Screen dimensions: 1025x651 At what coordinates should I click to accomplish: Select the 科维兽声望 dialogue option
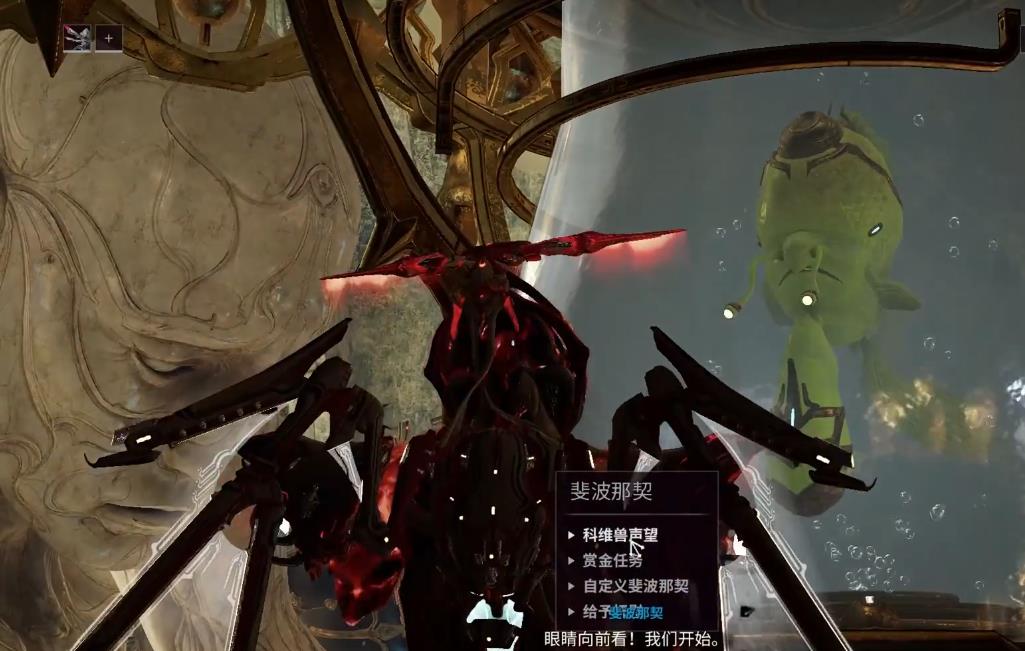[x=620, y=535]
